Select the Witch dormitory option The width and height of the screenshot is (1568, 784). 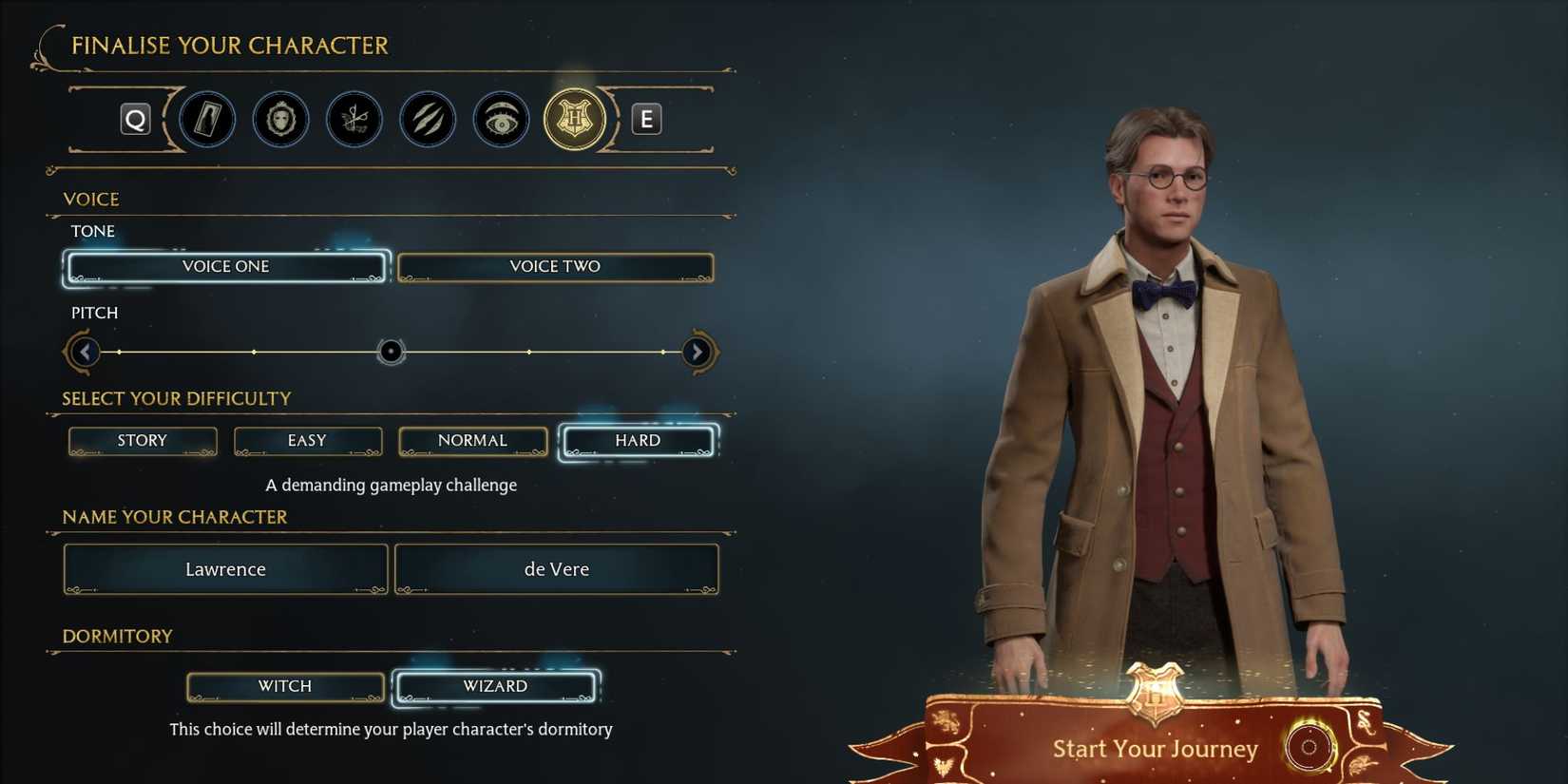pyautogui.click(x=285, y=685)
